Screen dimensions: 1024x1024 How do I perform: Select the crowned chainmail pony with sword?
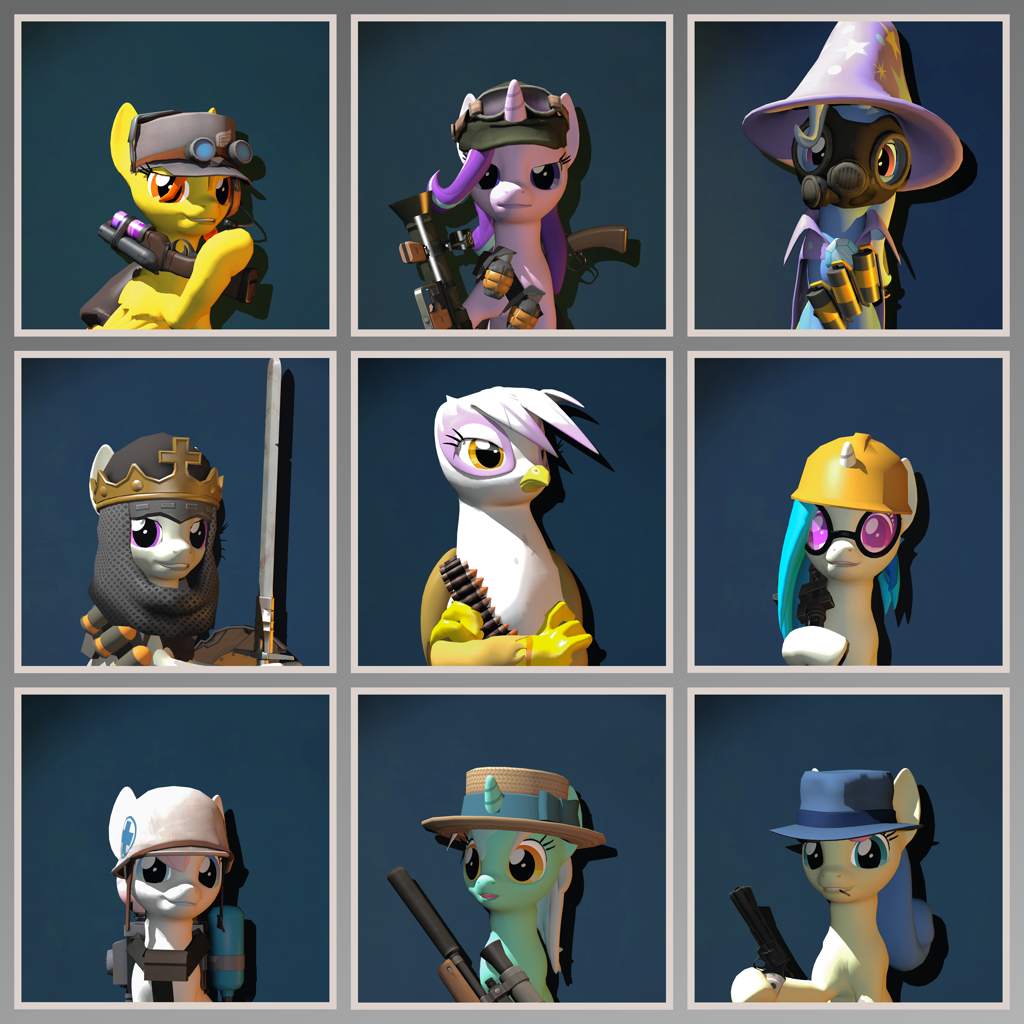tap(175, 511)
